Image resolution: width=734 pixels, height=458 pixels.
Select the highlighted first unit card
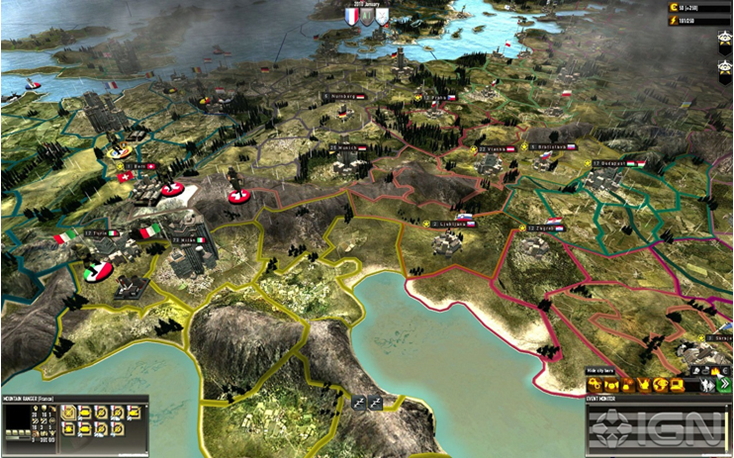69,412
